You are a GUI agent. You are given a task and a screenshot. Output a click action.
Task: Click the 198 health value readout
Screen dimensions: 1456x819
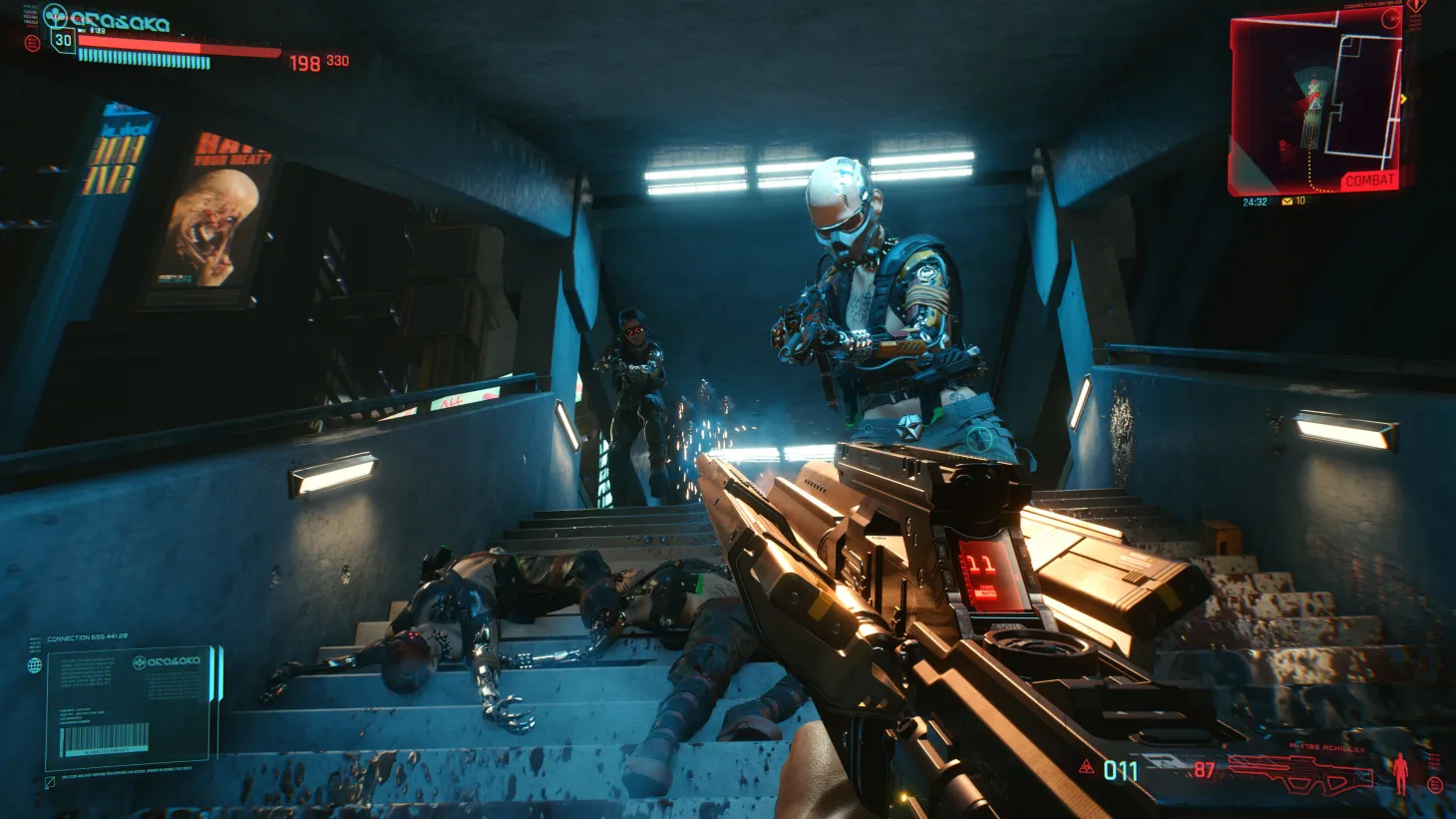[x=304, y=62]
